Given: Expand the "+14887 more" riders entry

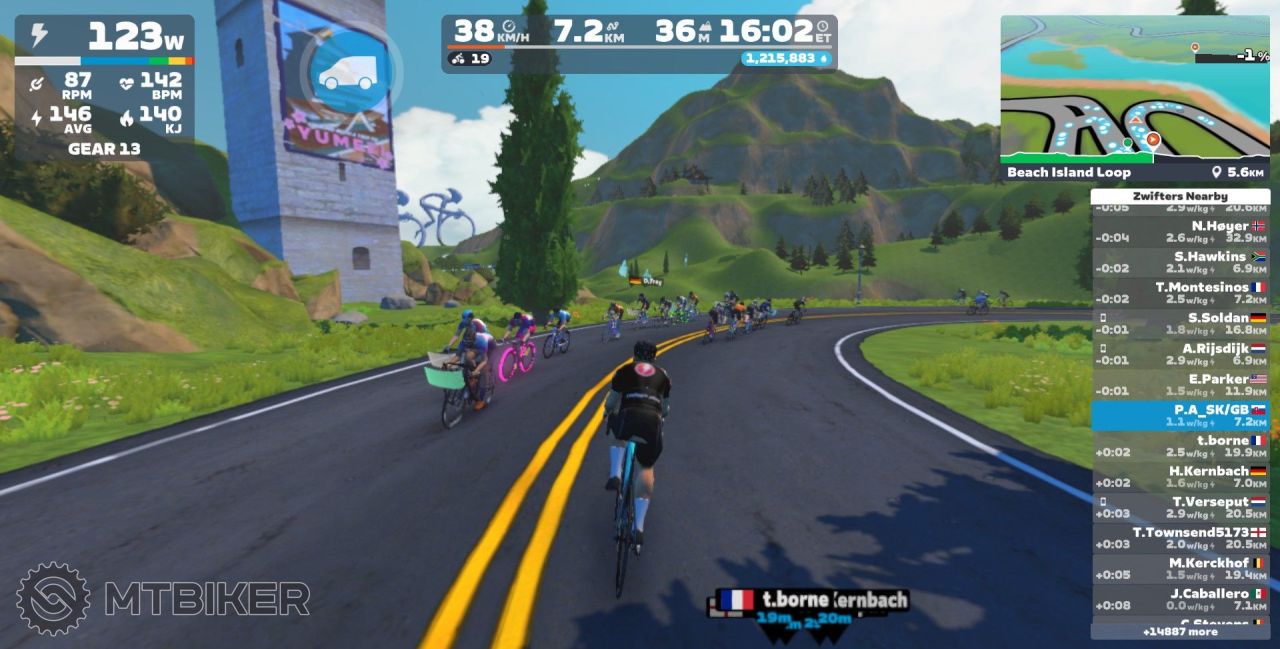Looking at the screenshot, I should pyautogui.click(x=1180, y=632).
